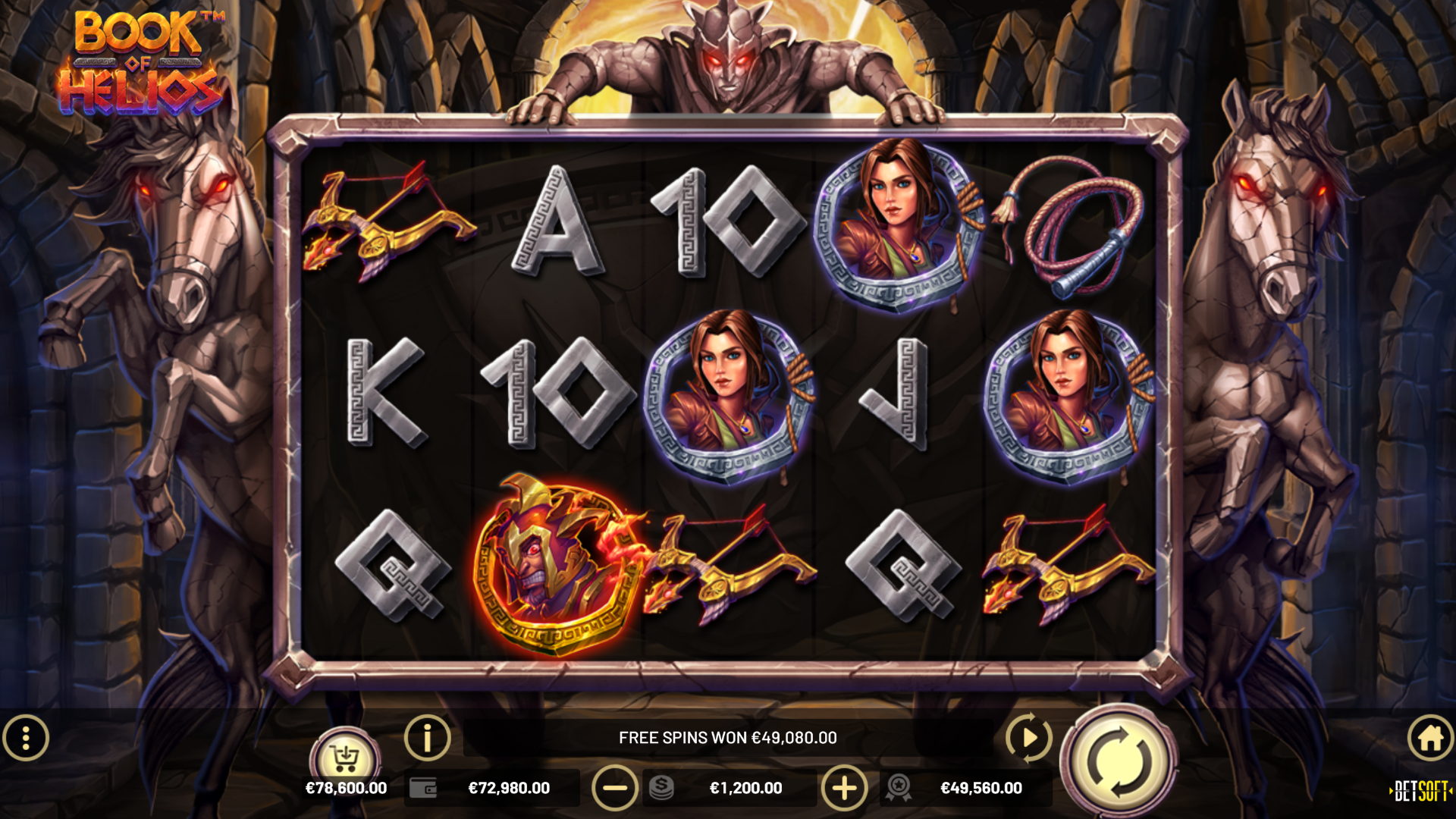Screen dimensions: 1456x819
Task: Click the FREE SPINS WON message bar
Action: click(x=728, y=736)
